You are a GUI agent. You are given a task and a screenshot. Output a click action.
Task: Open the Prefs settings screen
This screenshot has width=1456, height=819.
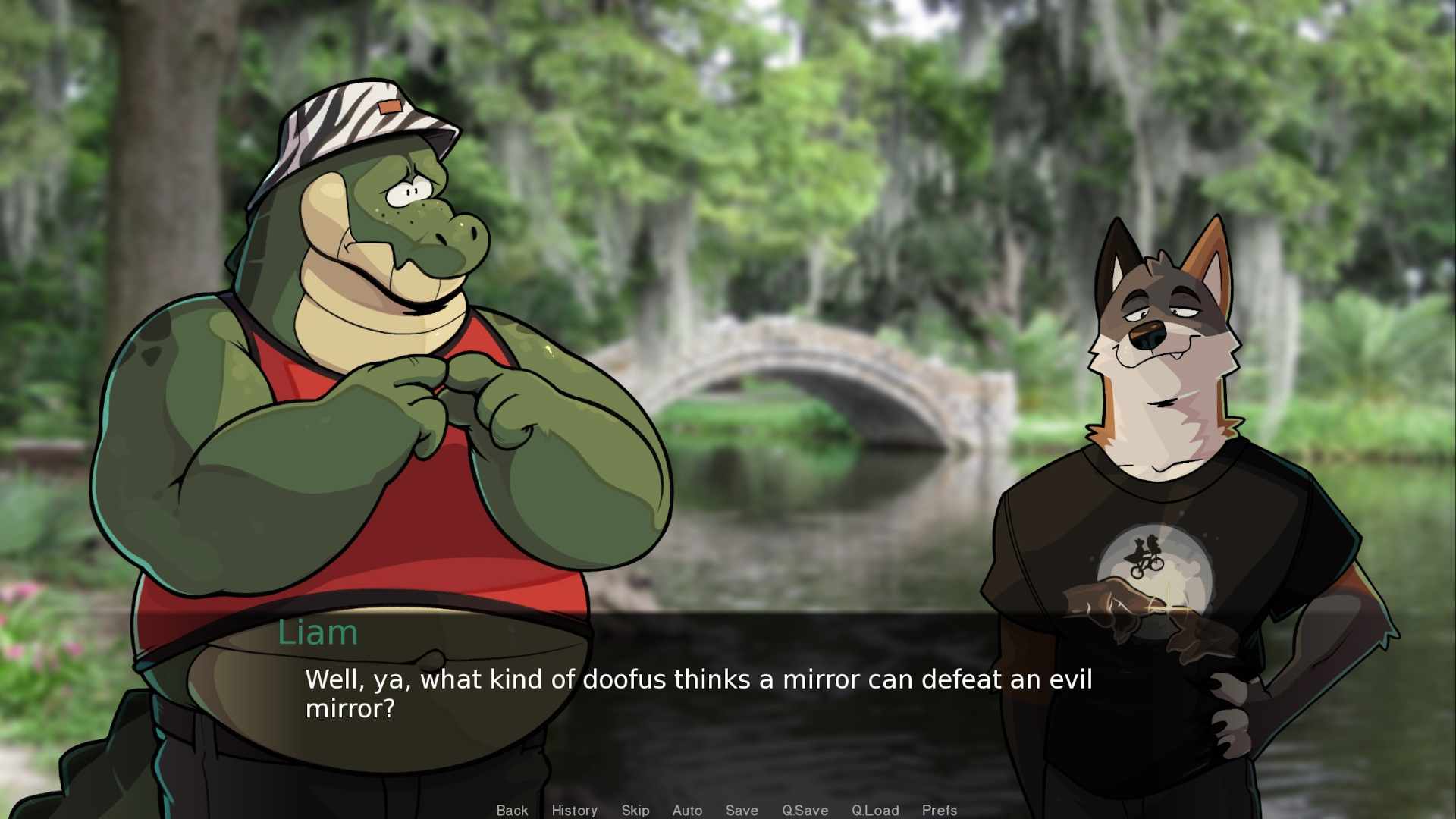click(939, 810)
